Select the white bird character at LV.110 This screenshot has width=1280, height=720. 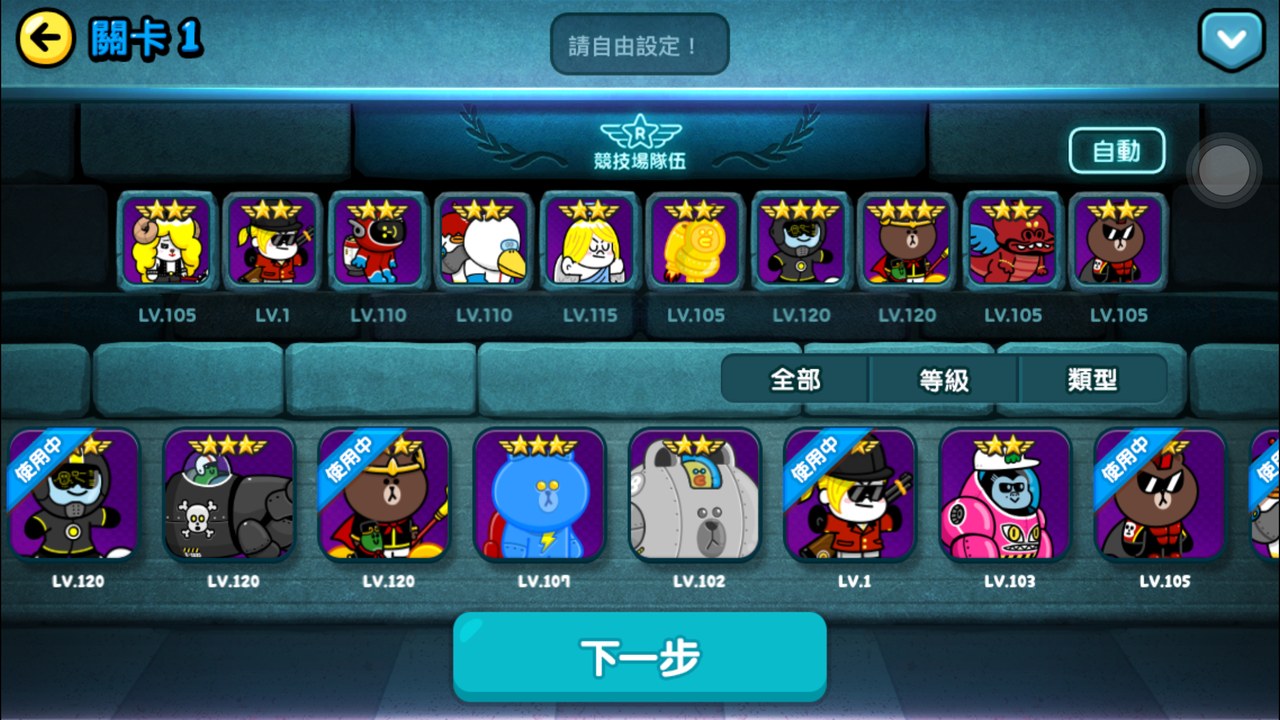tap(482, 243)
